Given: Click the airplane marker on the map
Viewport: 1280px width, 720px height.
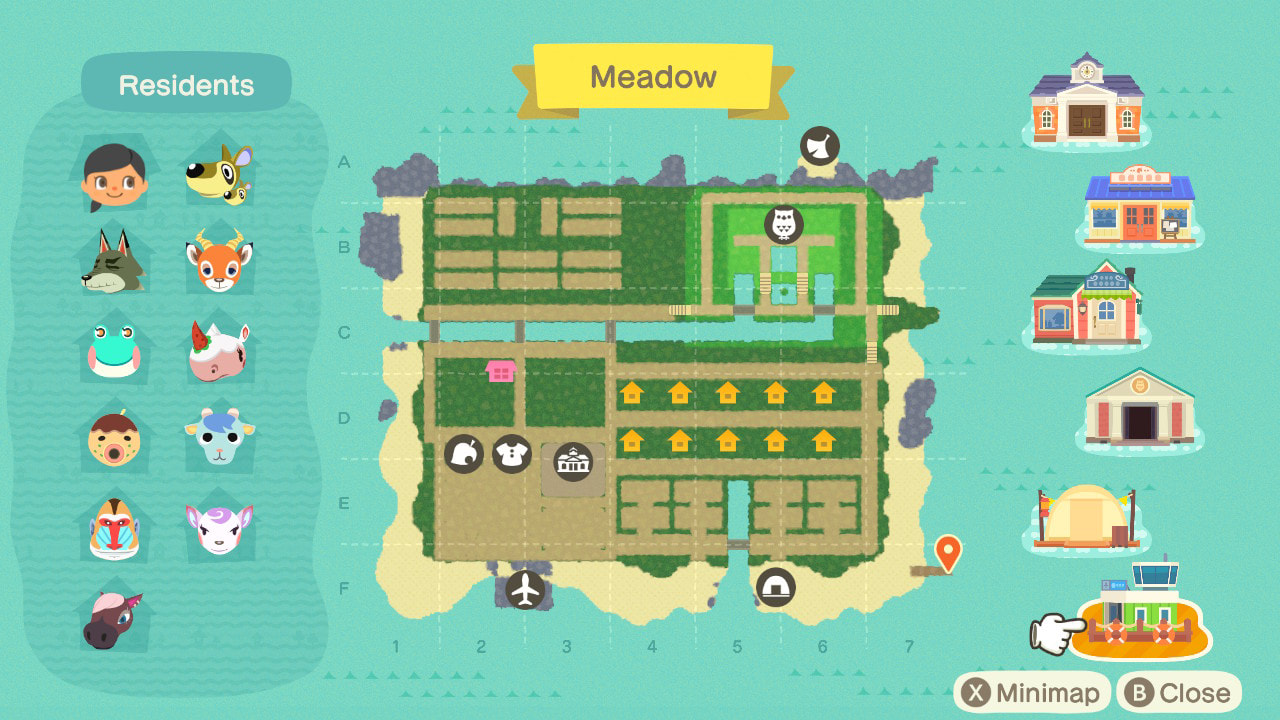Looking at the screenshot, I should coord(525,589).
